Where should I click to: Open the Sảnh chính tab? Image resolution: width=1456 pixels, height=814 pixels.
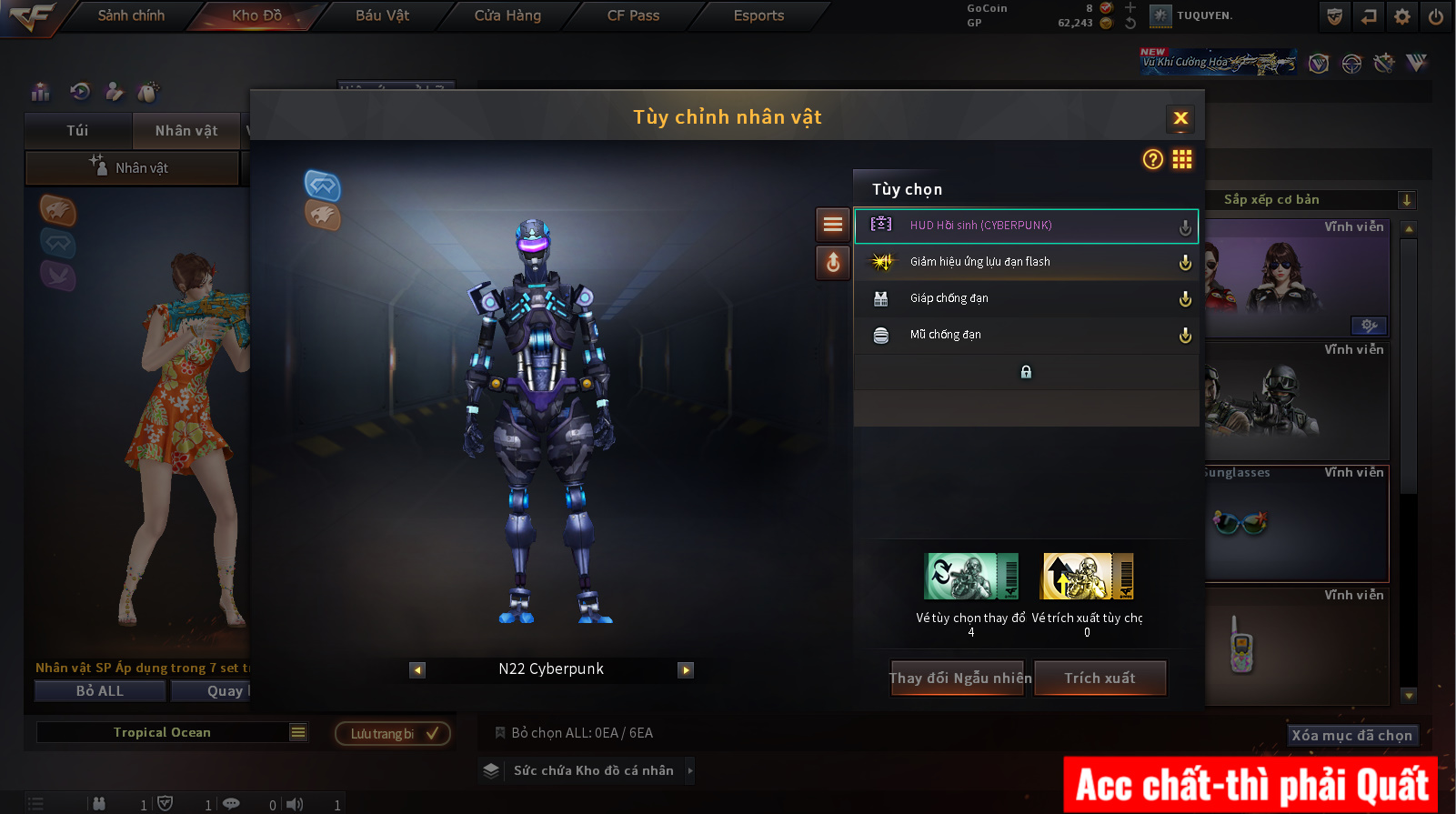click(x=131, y=15)
